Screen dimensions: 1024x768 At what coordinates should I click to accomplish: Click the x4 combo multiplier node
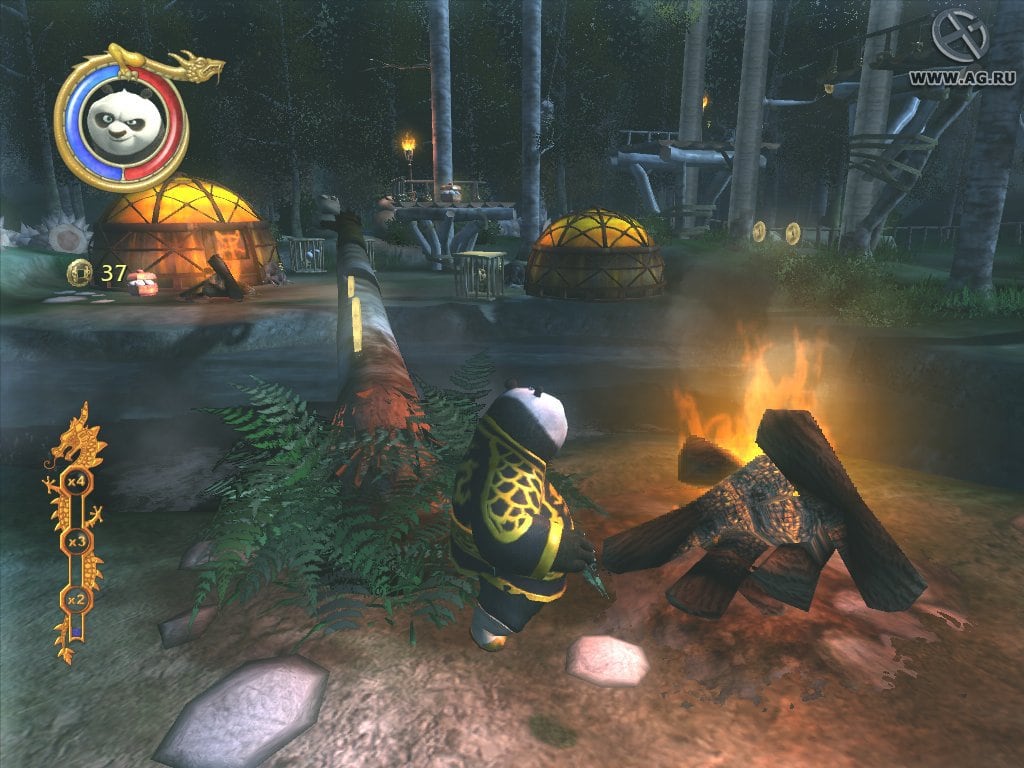(x=75, y=482)
